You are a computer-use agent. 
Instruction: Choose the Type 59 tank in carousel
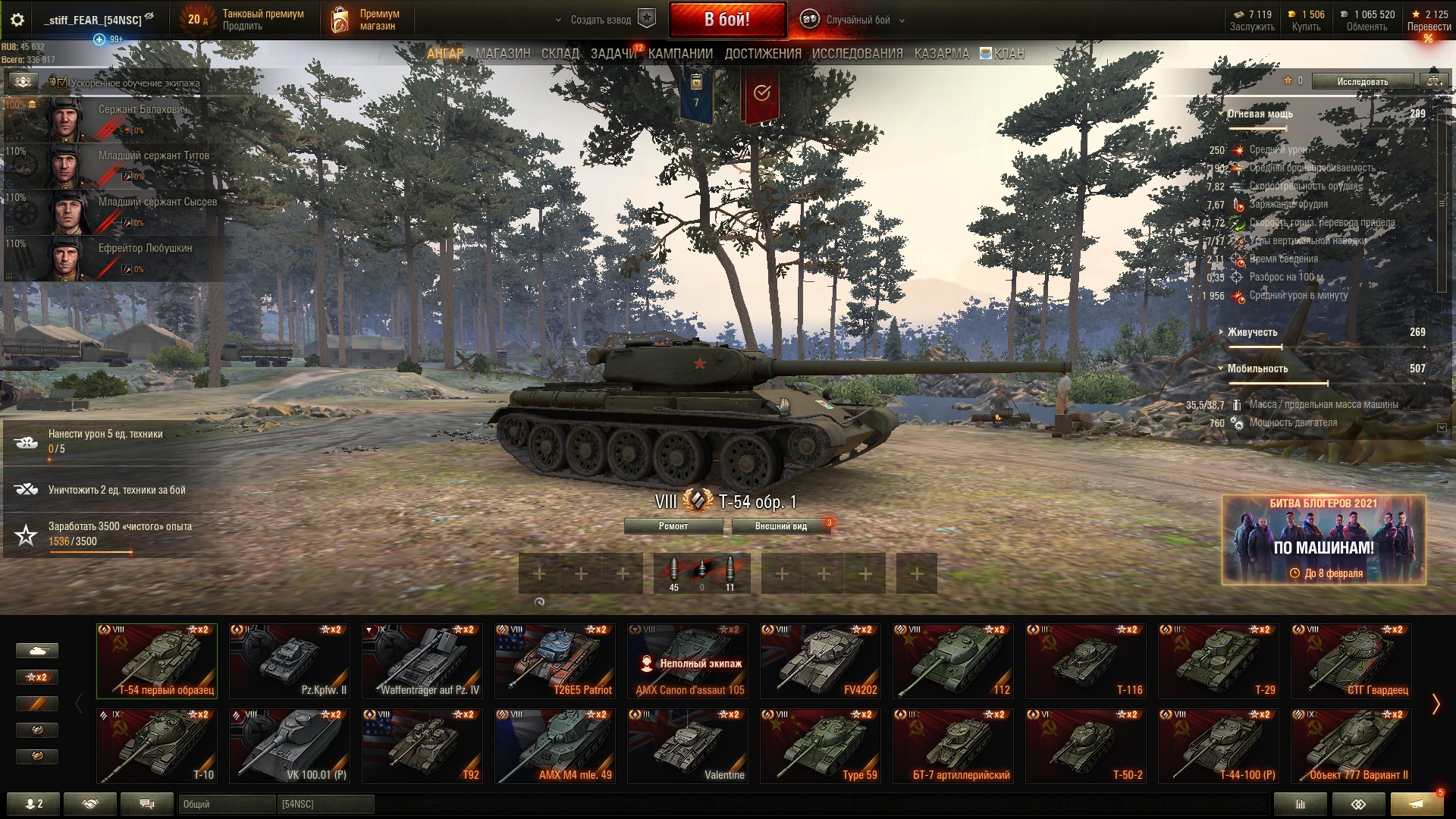pos(820,745)
